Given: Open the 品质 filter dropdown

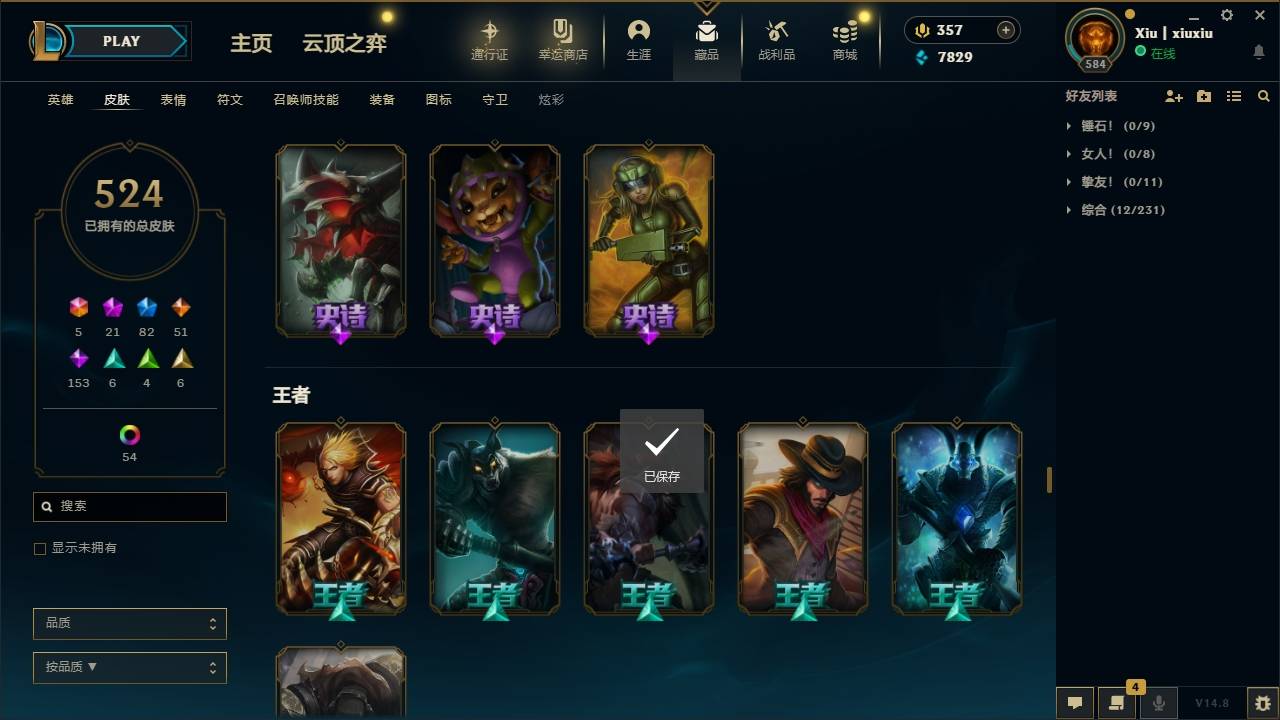Looking at the screenshot, I should (x=129, y=623).
